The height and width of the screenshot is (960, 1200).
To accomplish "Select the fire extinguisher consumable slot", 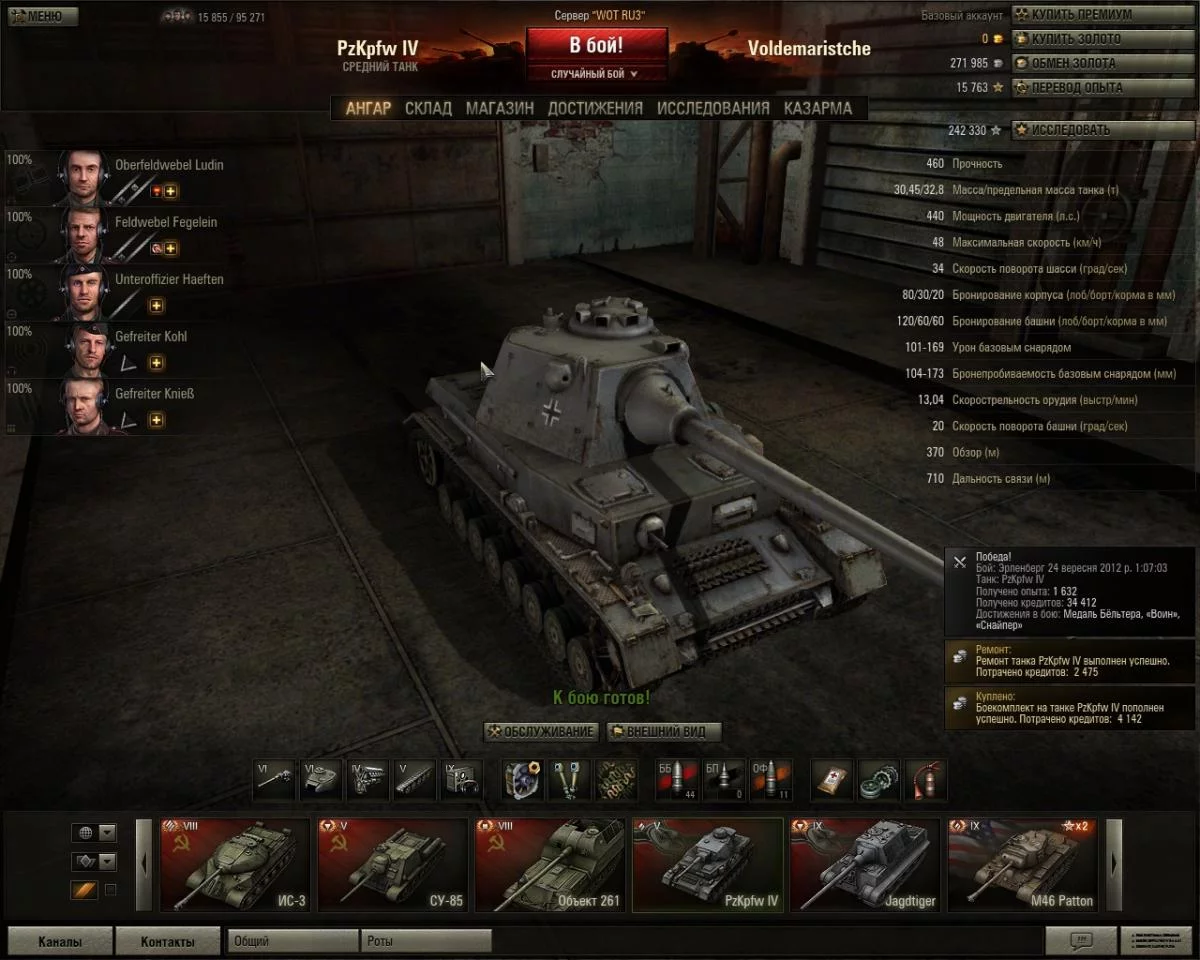I will pos(925,779).
